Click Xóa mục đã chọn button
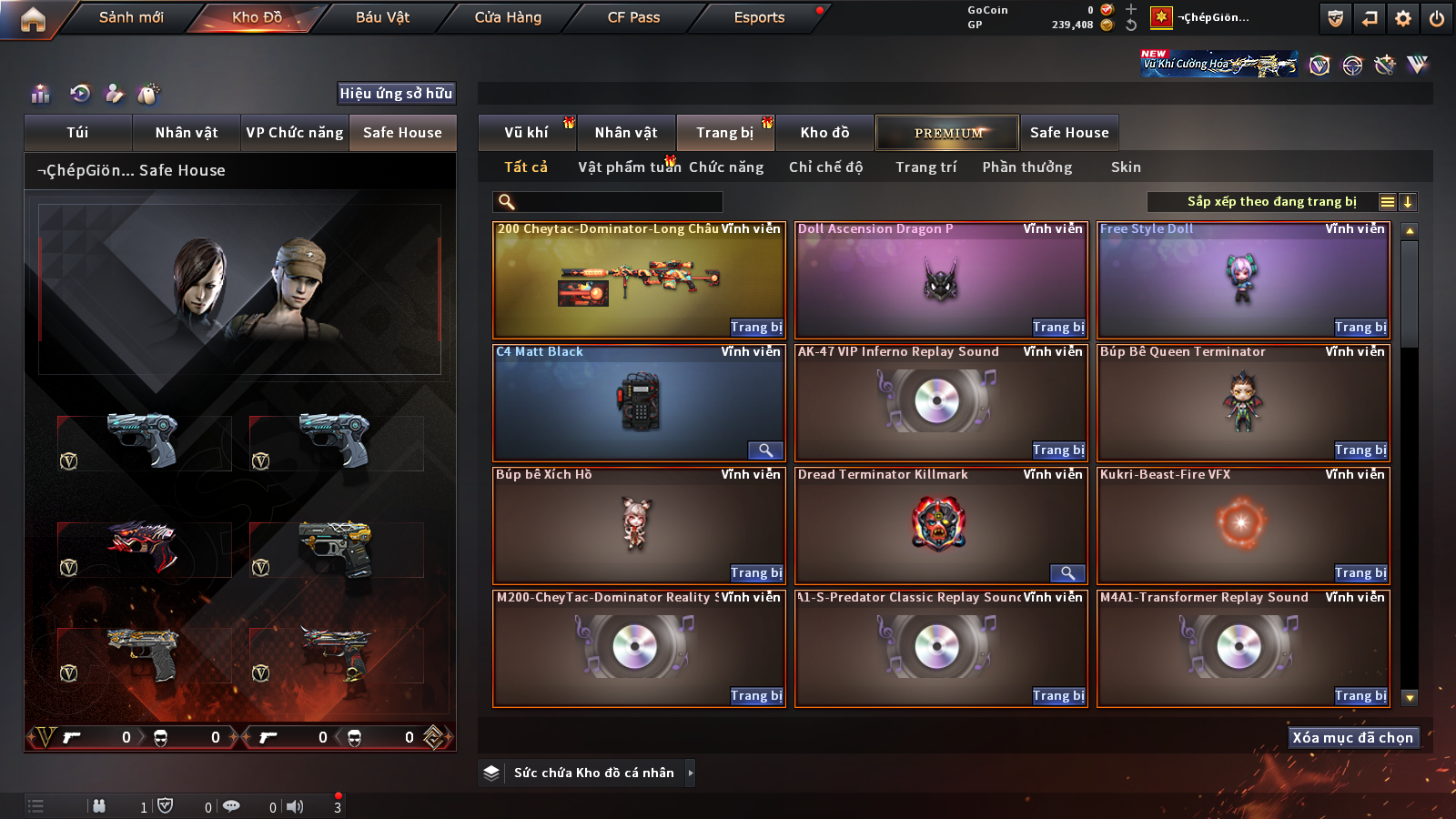 (1352, 738)
